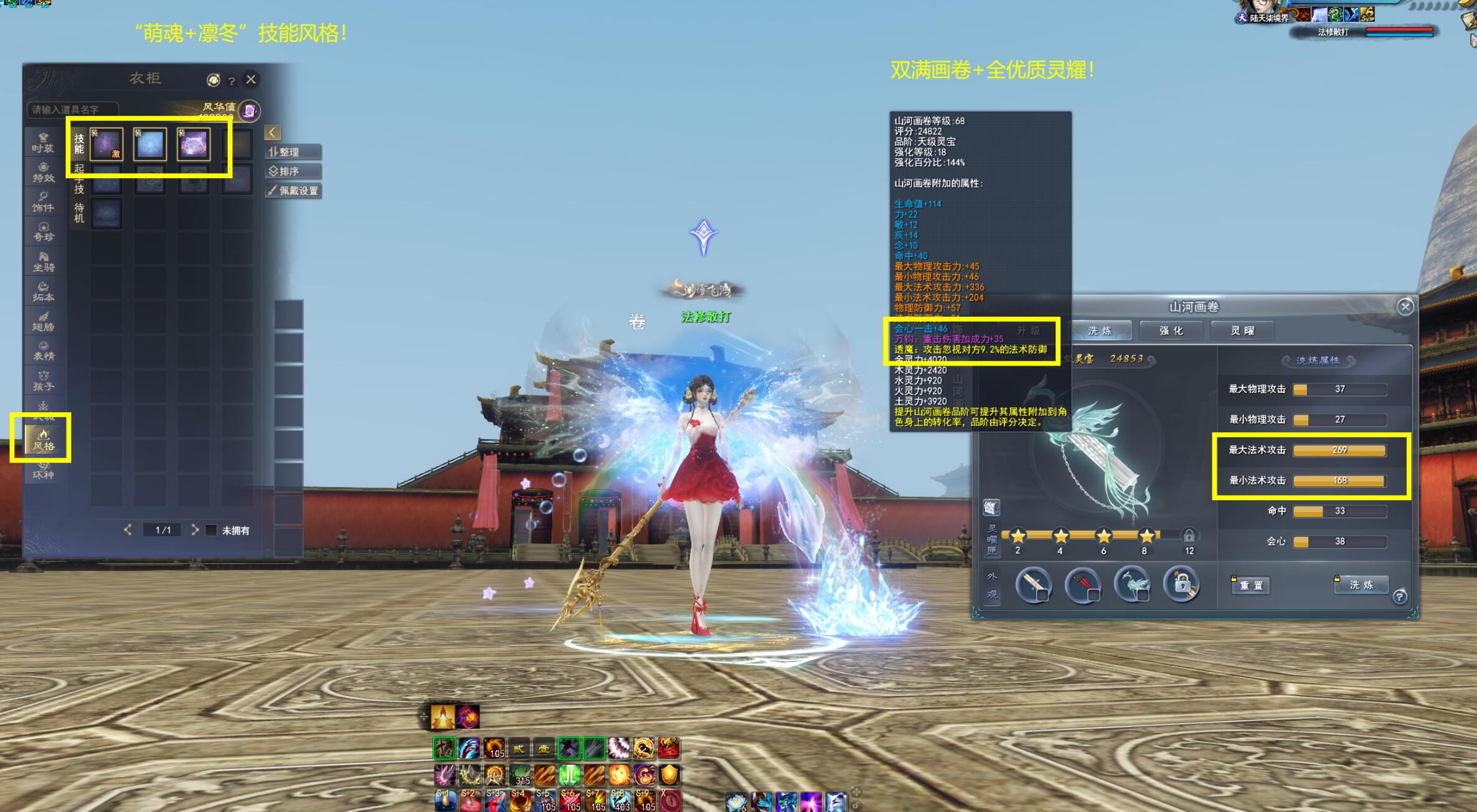Image resolution: width=1477 pixels, height=812 pixels.
Task: Click the 重置 reset button
Action: [x=1251, y=585]
